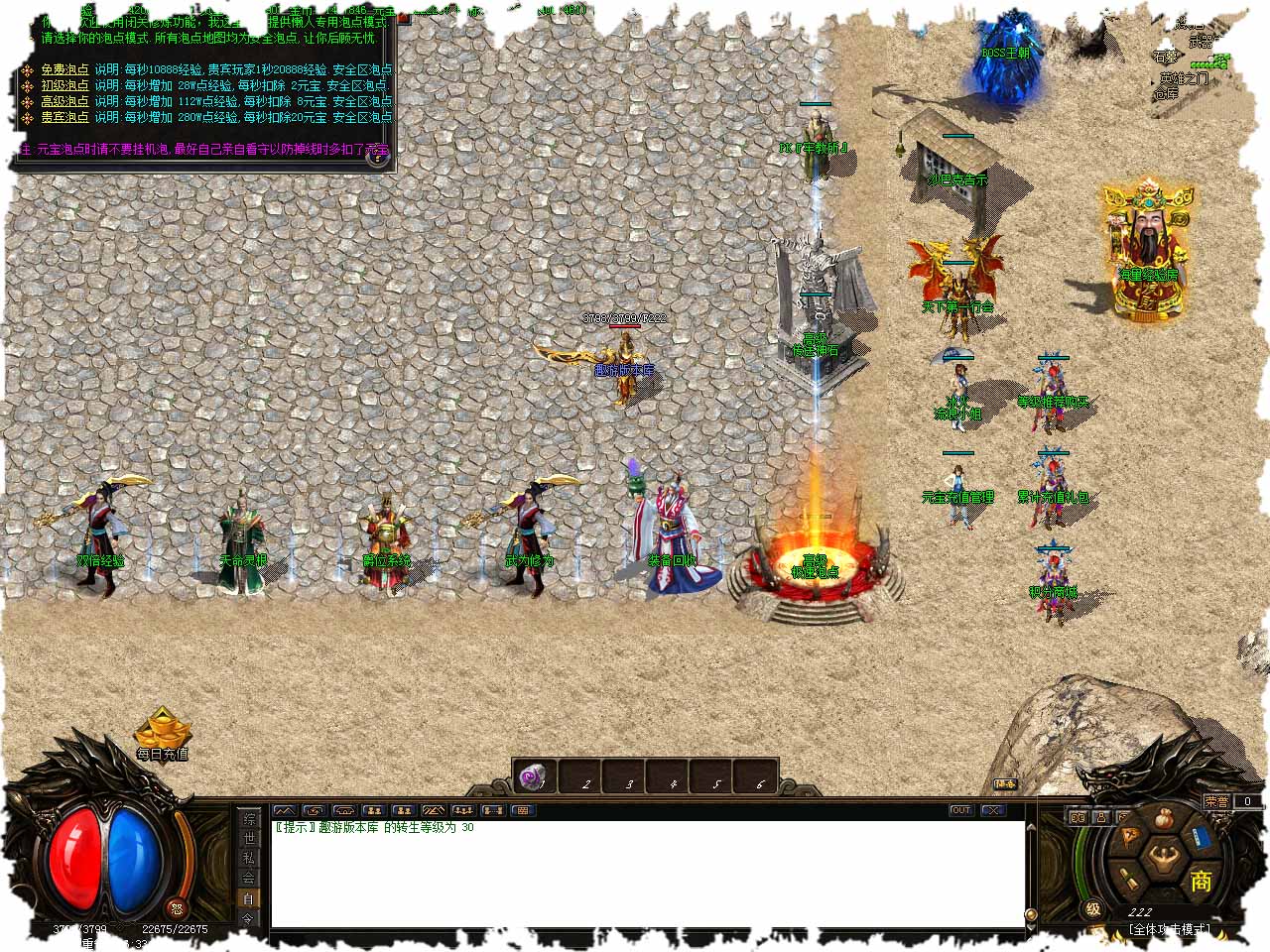
Task: Open the blue skill book icon
Action: click(x=1201, y=836)
